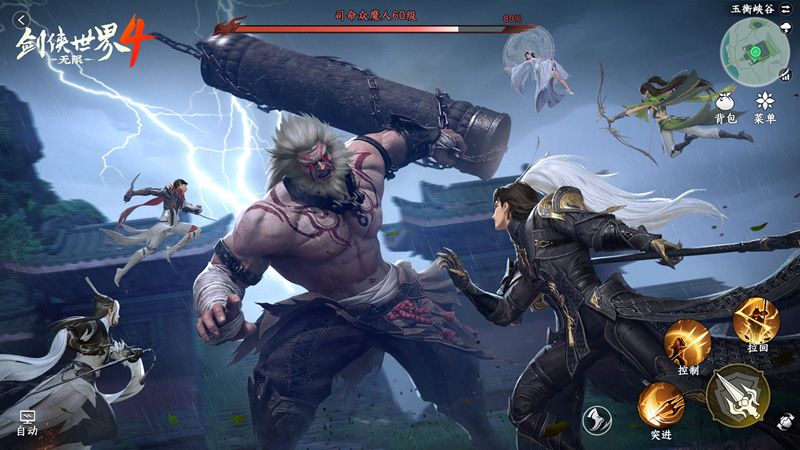Hit the main spear attack button
The width and height of the screenshot is (800, 450).
pos(737,394)
